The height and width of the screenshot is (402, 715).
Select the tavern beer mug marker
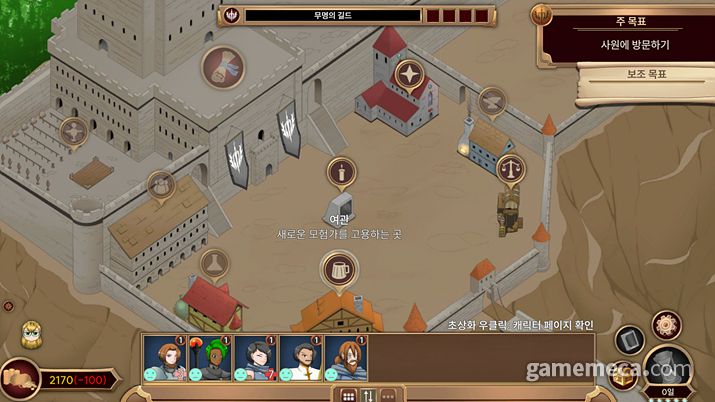[339, 269]
